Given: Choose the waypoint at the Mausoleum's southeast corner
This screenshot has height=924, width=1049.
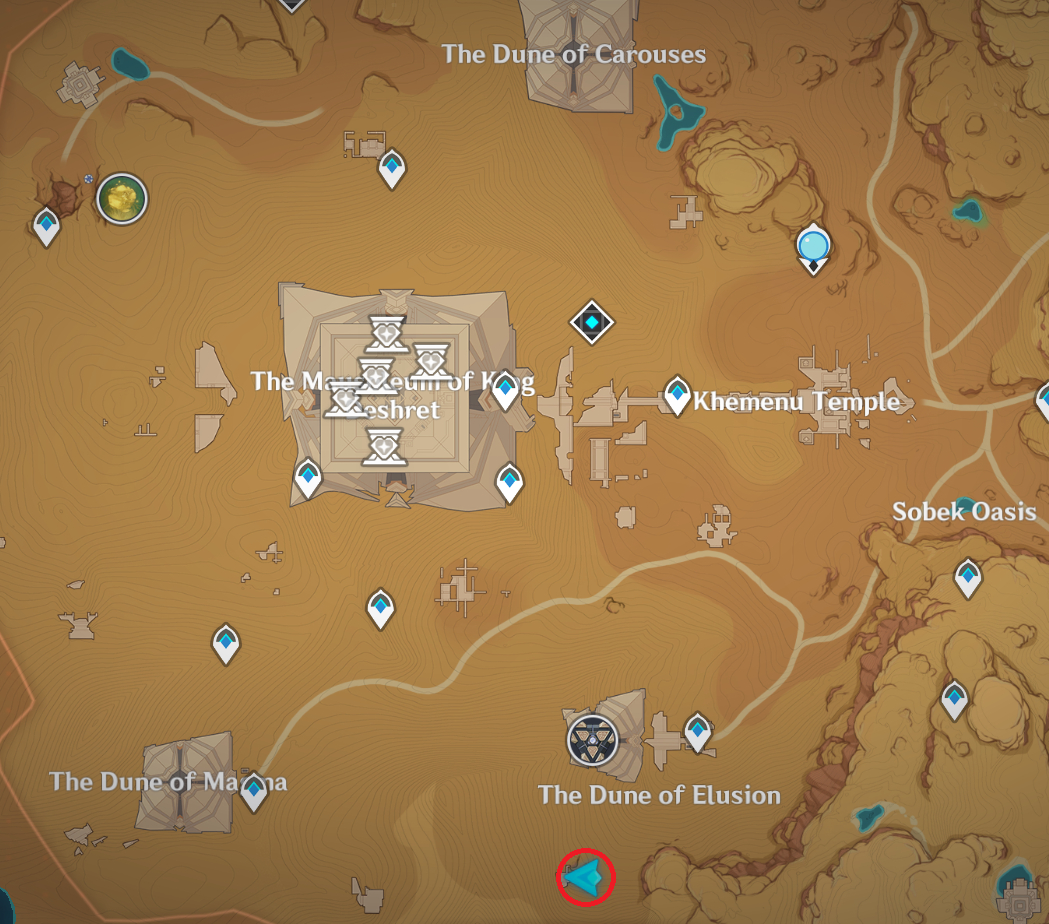Looking at the screenshot, I should [510, 482].
